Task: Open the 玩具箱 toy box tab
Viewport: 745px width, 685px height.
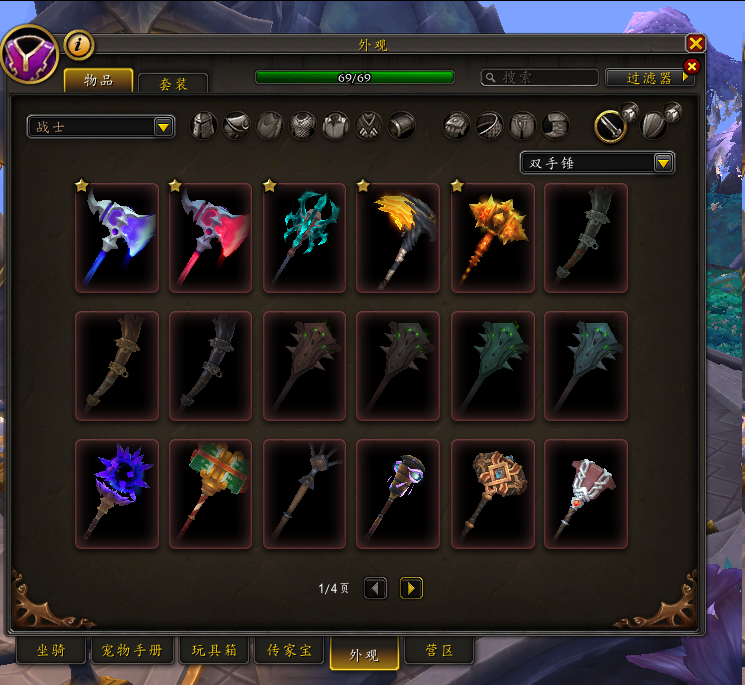Action: pyautogui.click(x=214, y=651)
